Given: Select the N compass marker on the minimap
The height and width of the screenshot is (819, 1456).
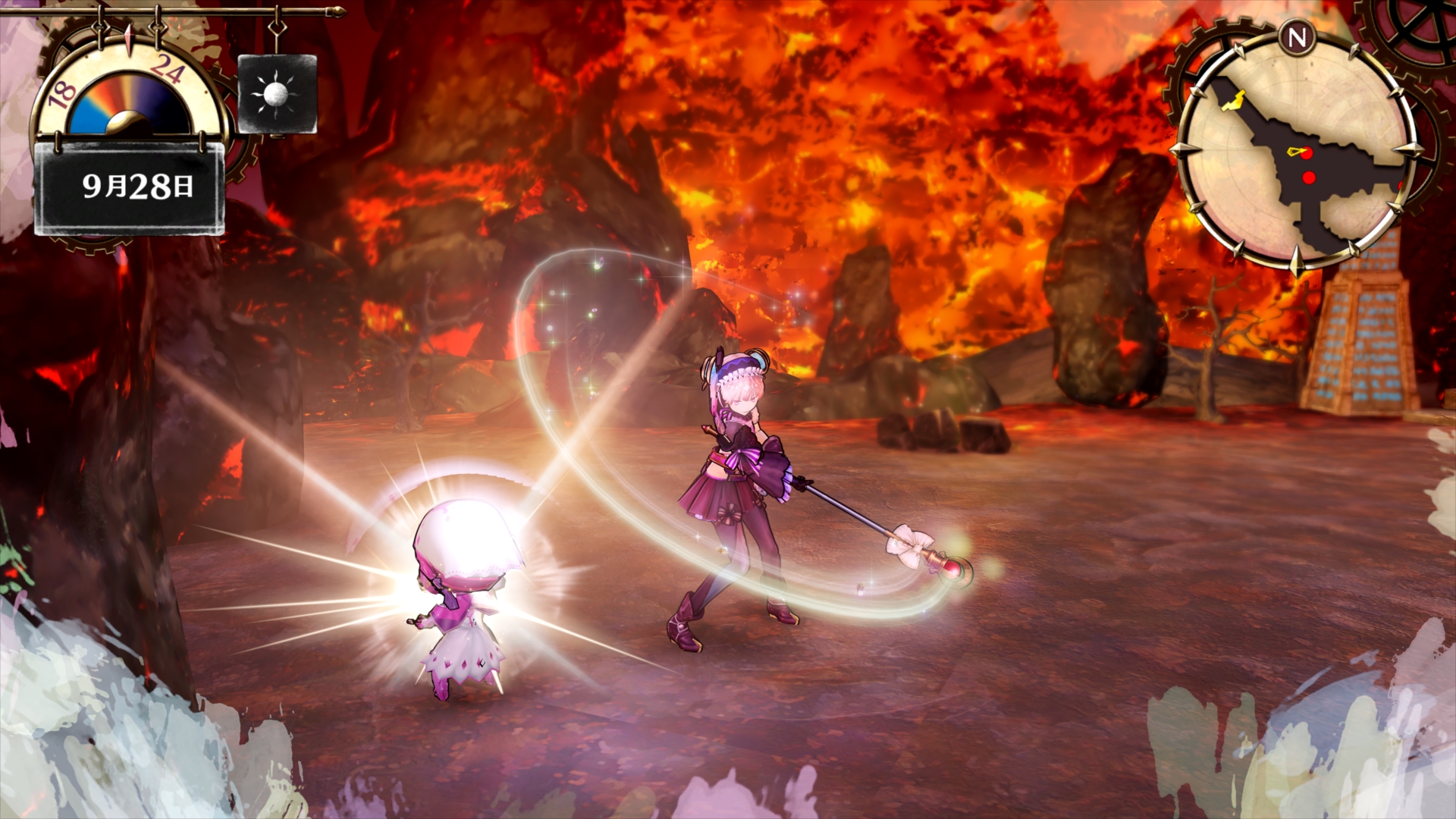Looking at the screenshot, I should pos(1298,38).
